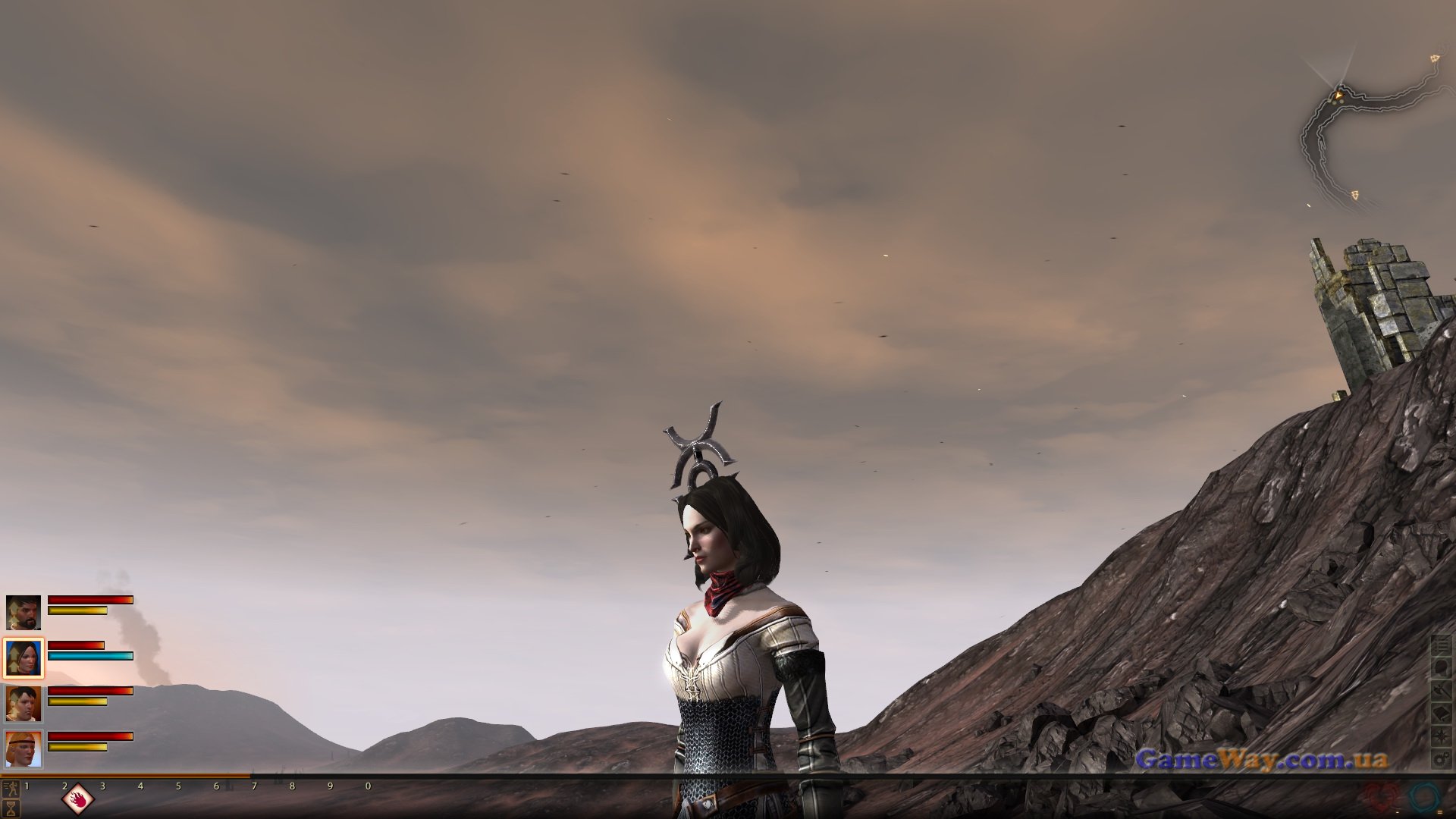Activate the red flaming fist ability
This screenshot has height=819, width=1456.
click(x=78, y=798)
